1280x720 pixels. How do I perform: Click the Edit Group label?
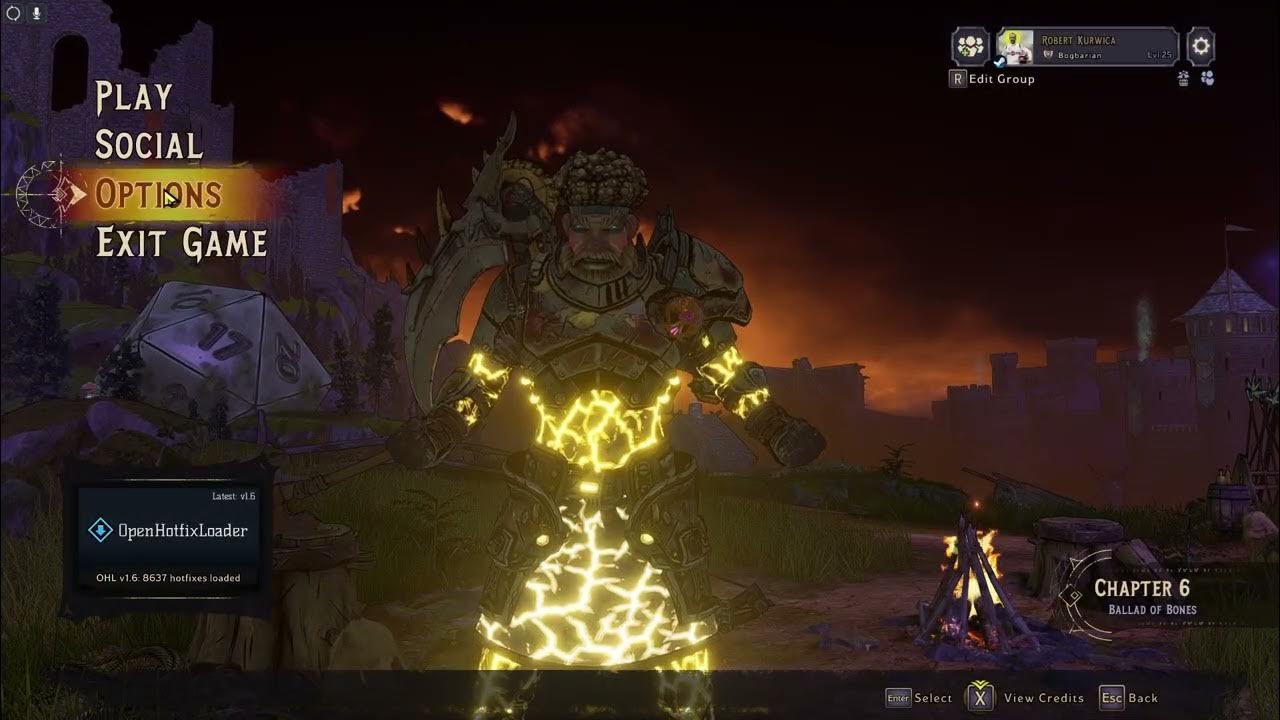1001,79
